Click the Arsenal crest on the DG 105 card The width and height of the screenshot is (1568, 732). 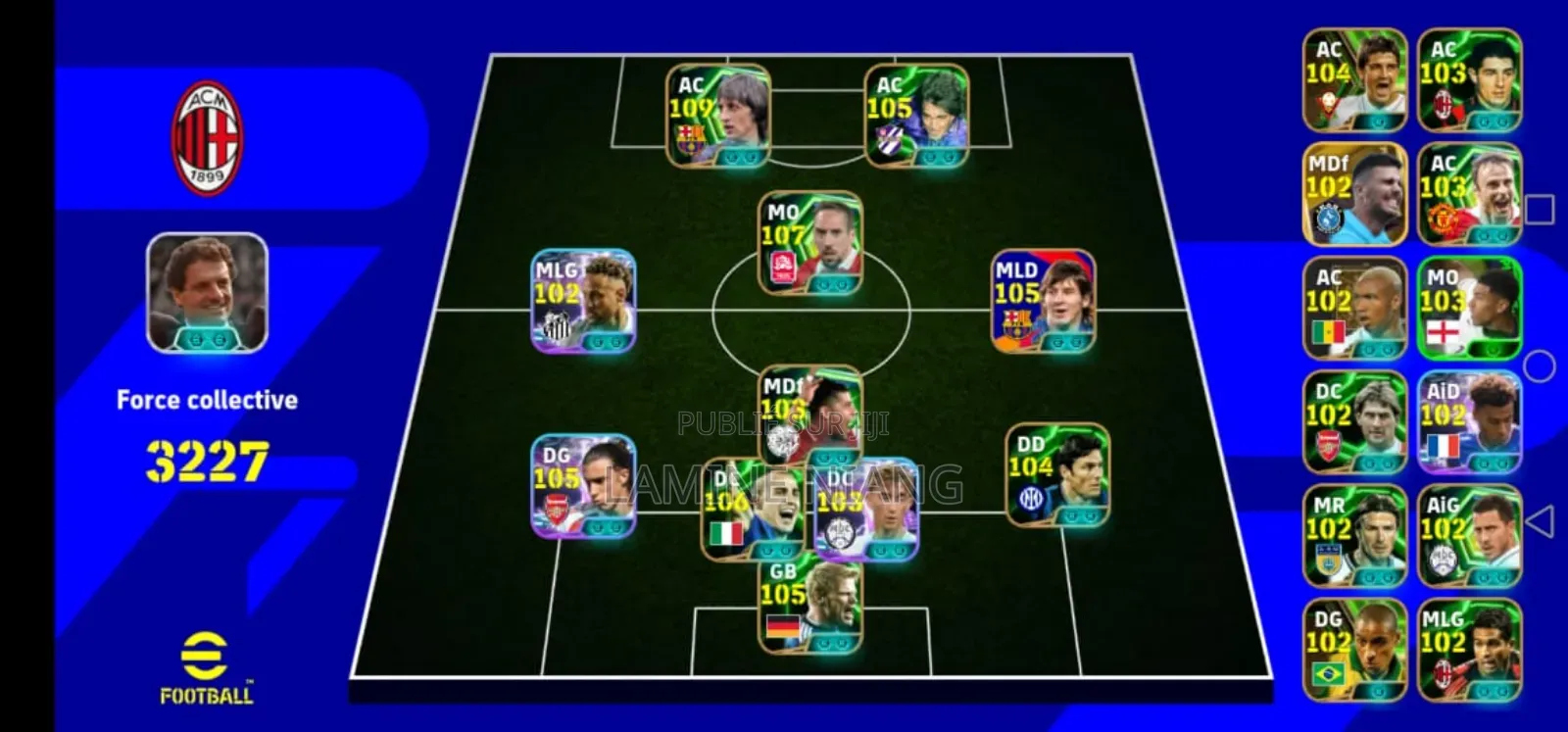pyautogui.click(x=556, y=506)
